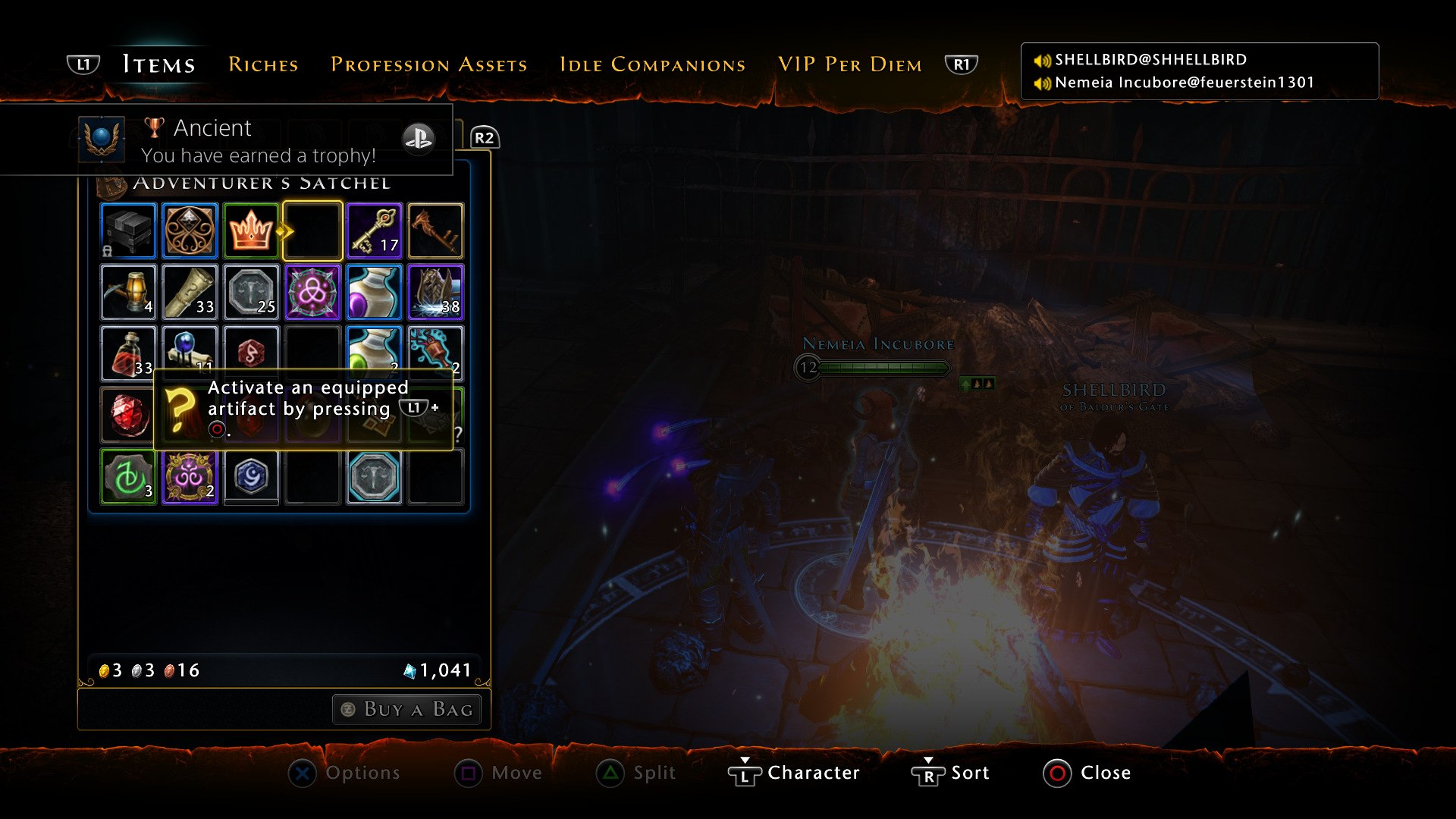Select the white potion vial with green drop
Screen dimensions: 1456x819
(374, 353)
